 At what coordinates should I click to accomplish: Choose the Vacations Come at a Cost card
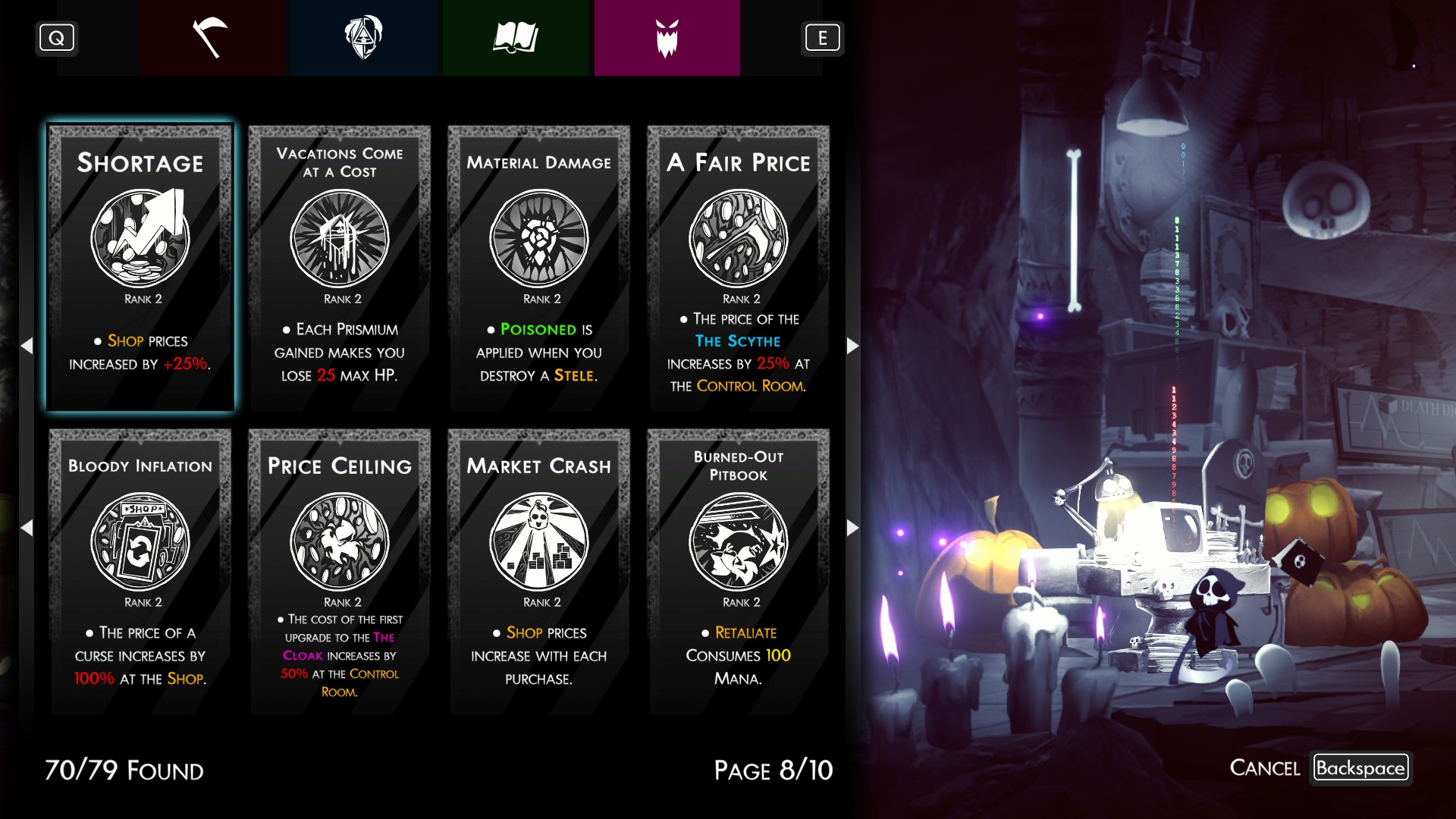340,268
